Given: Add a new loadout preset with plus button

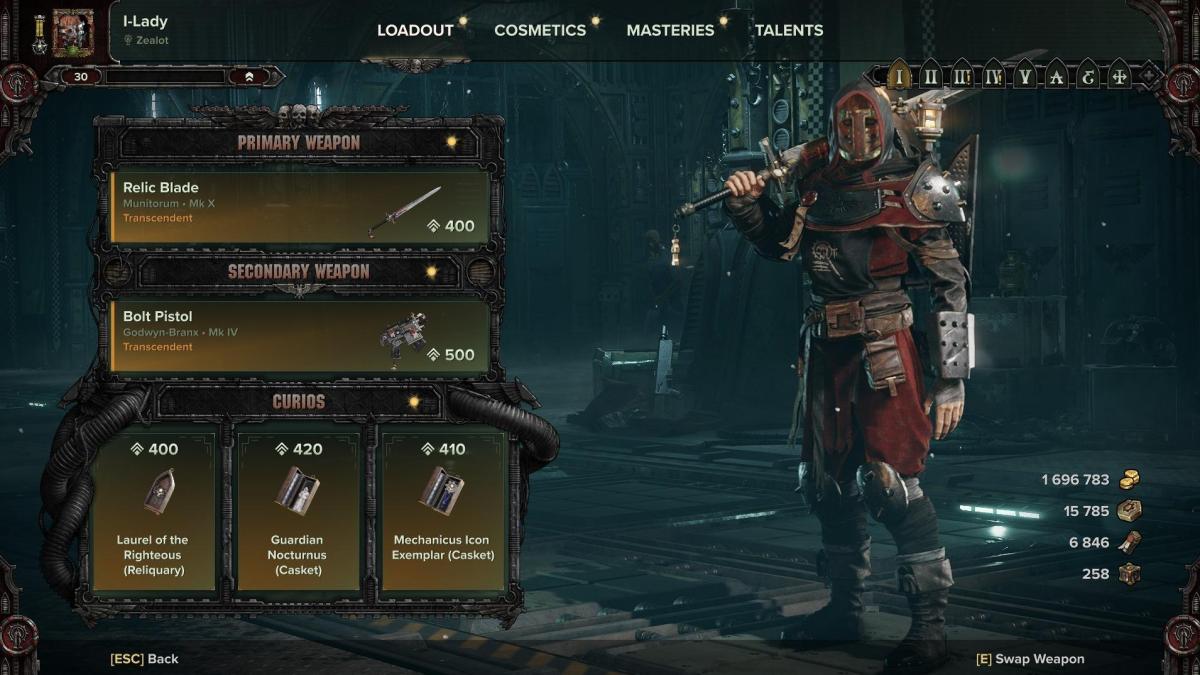Looking at the screenshot, I should 1149,75.
